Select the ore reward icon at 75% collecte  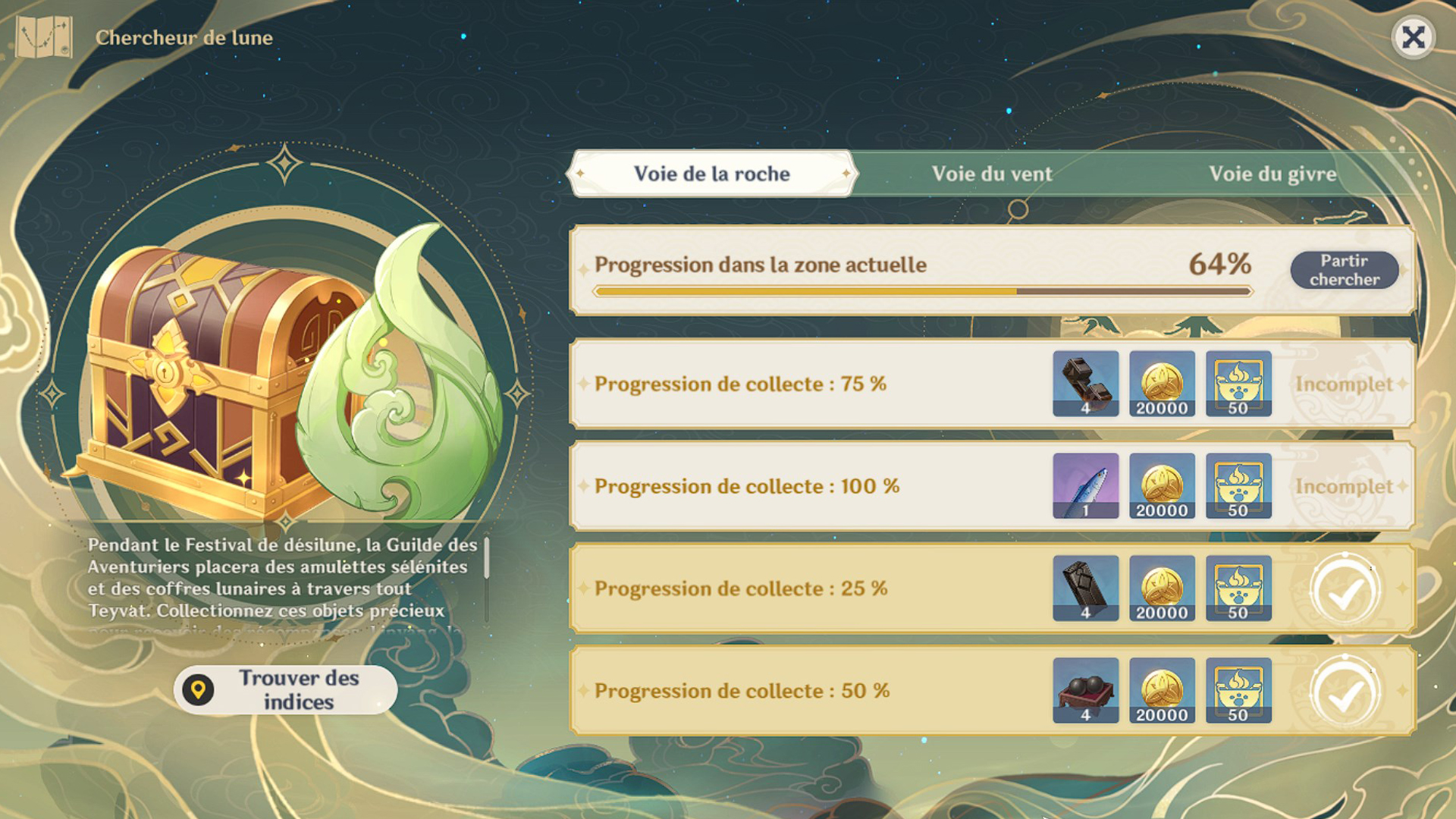(1086, 384)
